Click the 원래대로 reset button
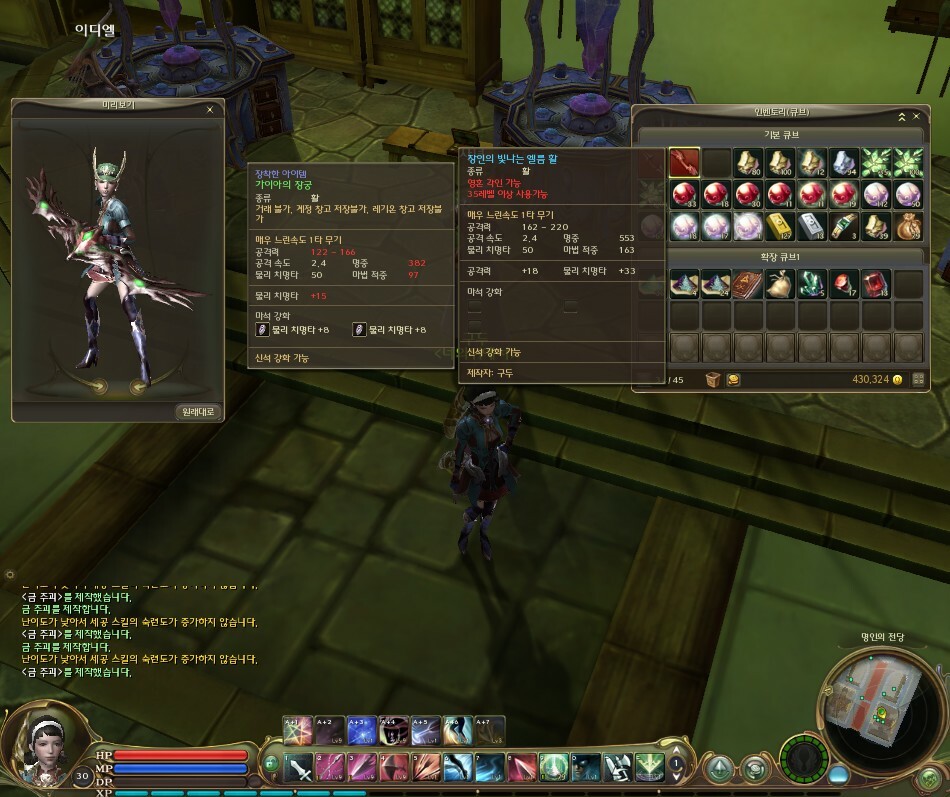The image size is (950, 797). pyautogui.click(x=199, y=412)
